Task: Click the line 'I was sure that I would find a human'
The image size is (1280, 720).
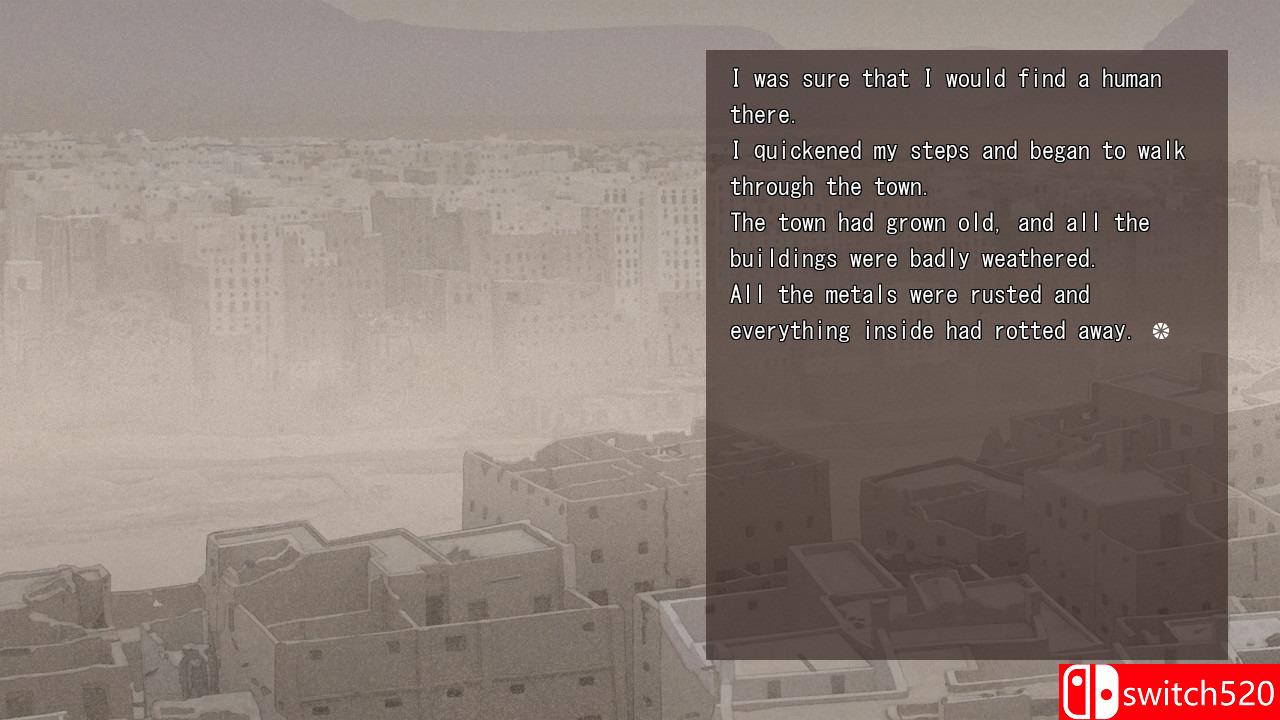Action: (946, 78)
